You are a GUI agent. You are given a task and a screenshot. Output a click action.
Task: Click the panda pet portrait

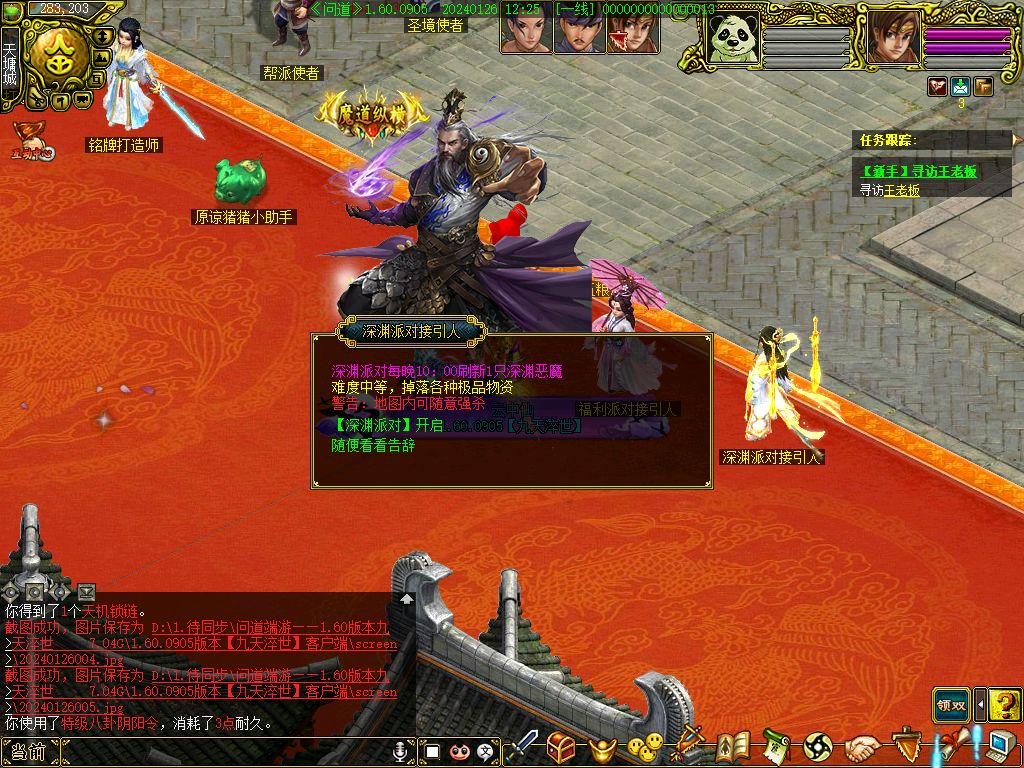(x=733, y=40)
